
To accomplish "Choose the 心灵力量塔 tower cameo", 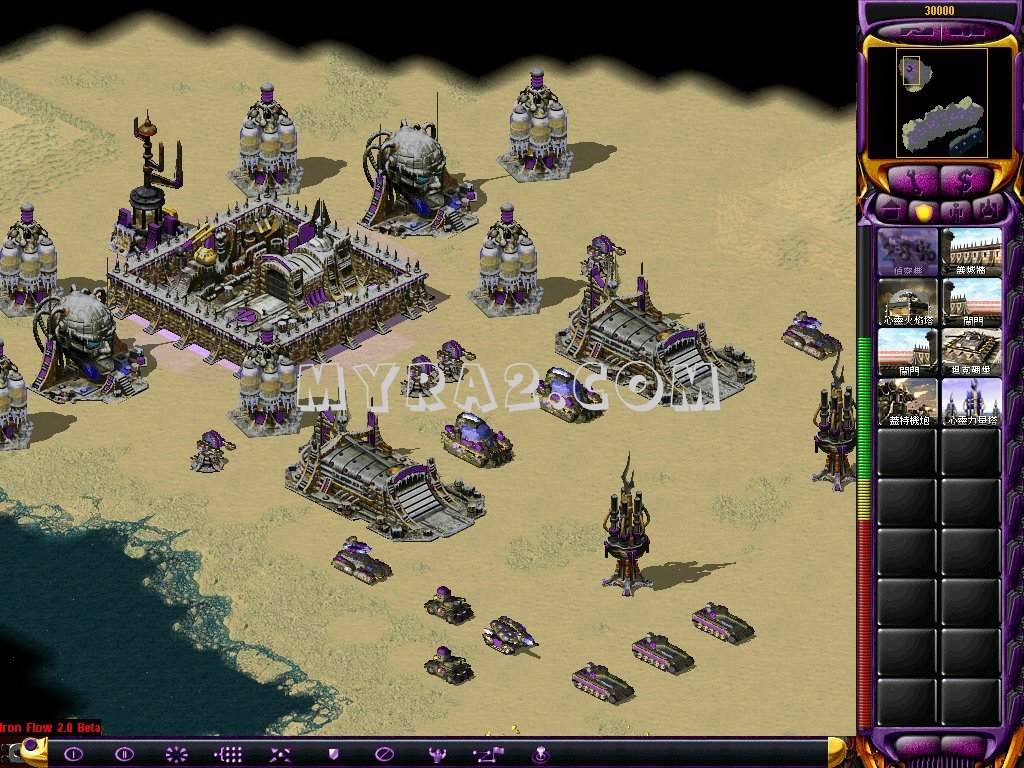I will (971, 402).
